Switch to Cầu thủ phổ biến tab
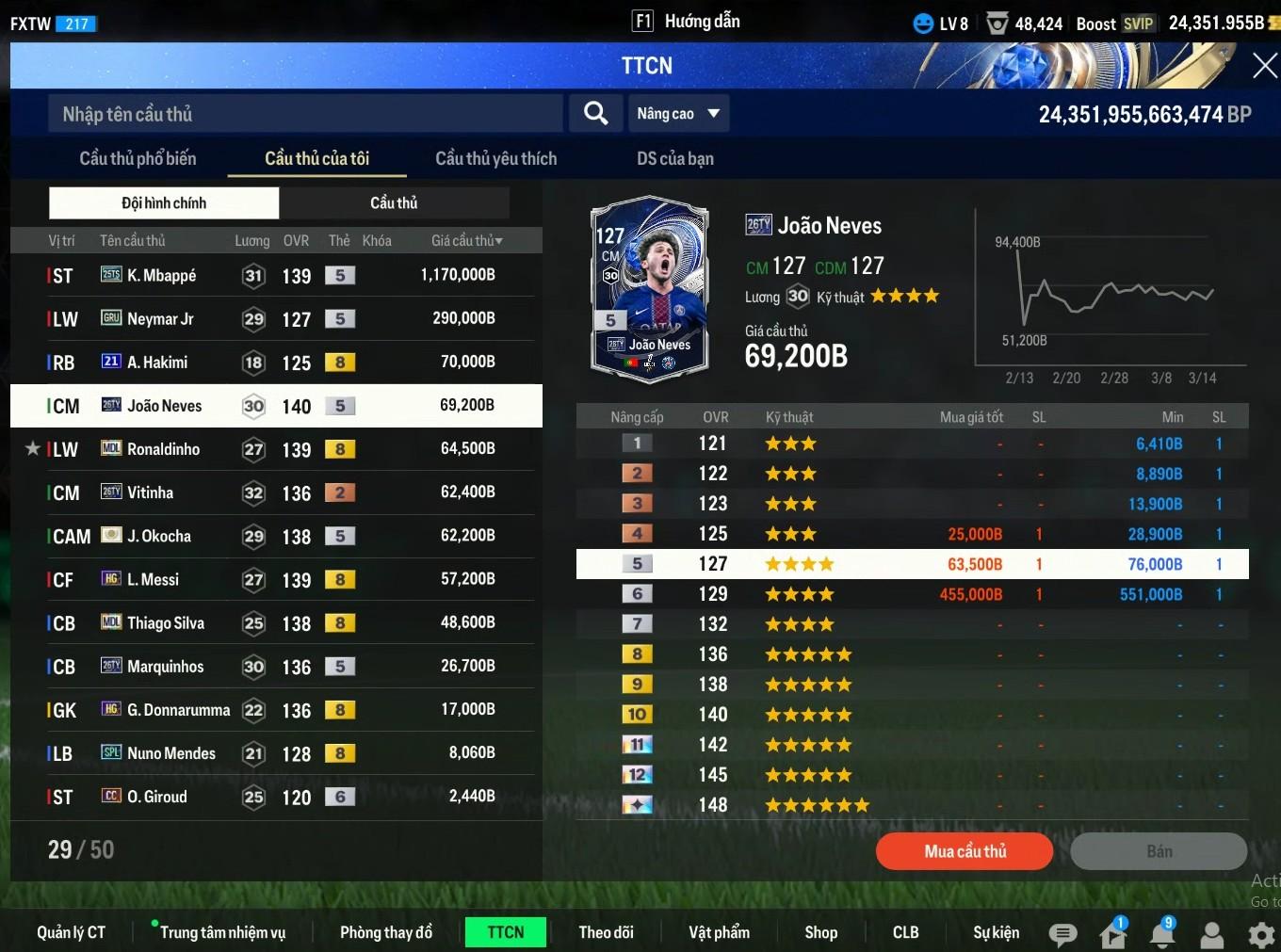The width and height of the screenshot is (1281, 952). point(138,158)
